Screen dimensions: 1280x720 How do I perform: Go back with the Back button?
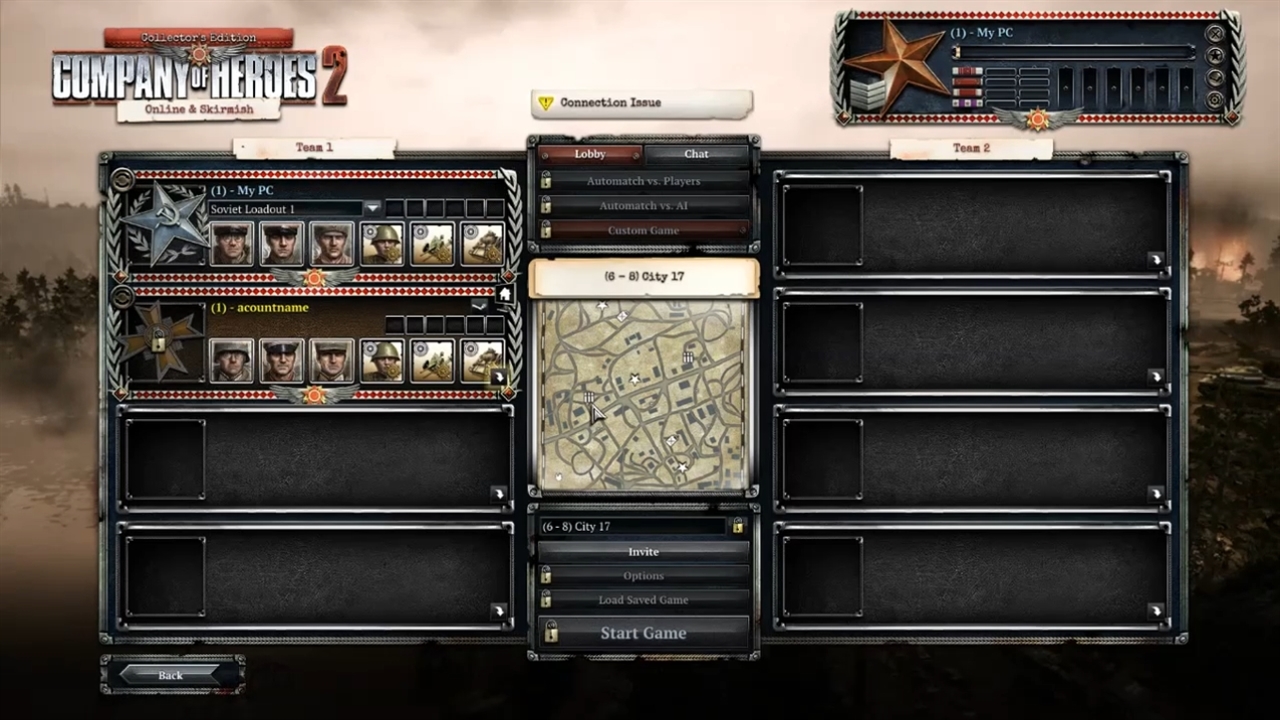coord(171,675)
